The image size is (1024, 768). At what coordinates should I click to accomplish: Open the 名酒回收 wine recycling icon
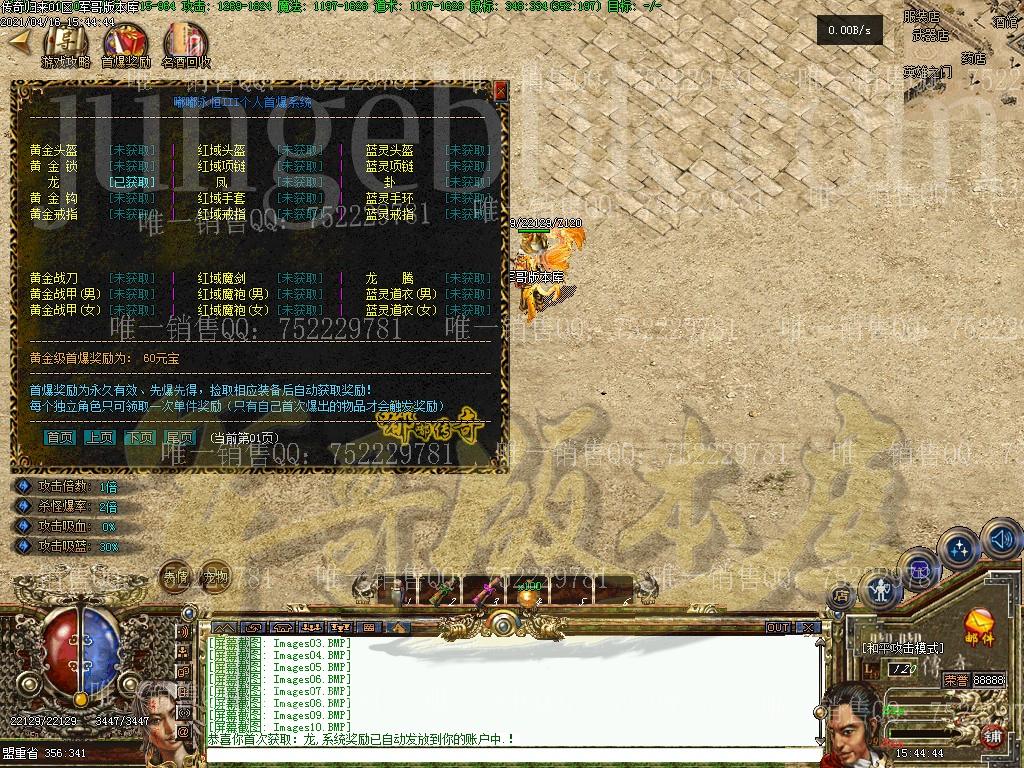click(185, 43)
